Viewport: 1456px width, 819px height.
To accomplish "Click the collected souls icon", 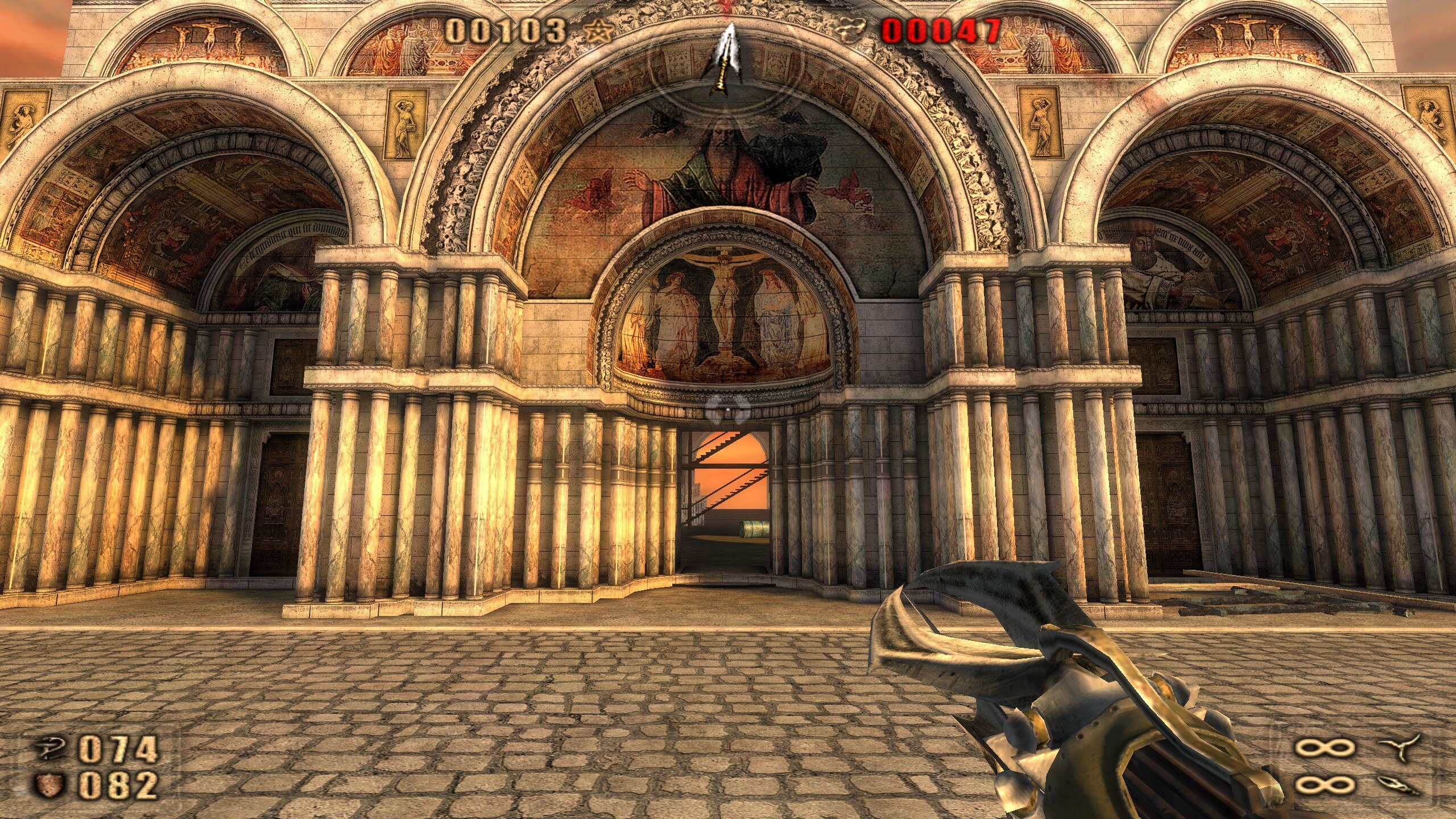I will pyautogui.click(x=850, y=31).
